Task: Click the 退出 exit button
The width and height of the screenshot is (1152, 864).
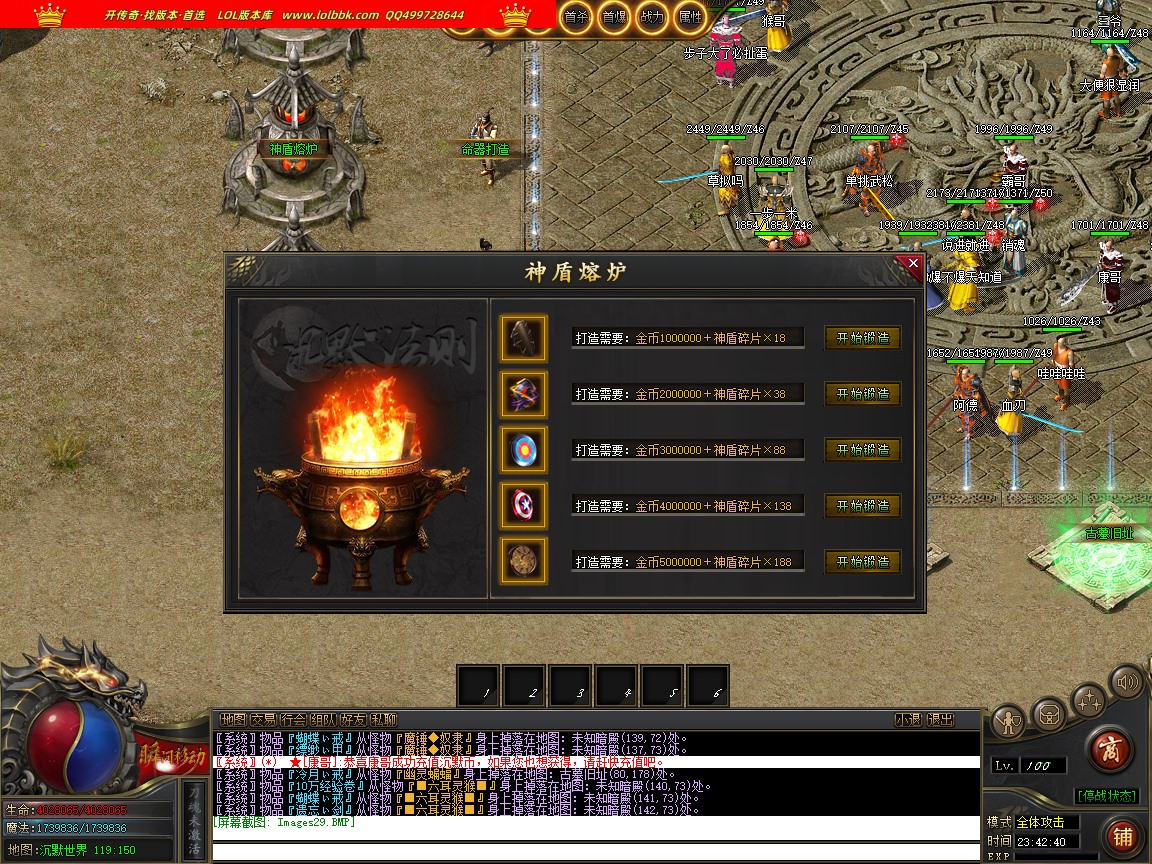Action: pyautogui.click(x=940, y=720)
